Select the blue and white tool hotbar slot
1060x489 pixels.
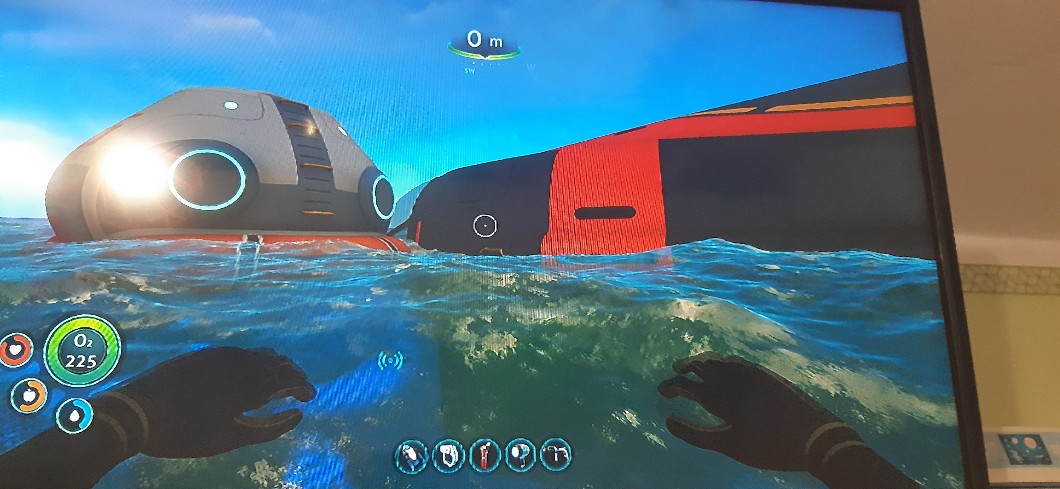pyautogui.click(x=412, y=456)
